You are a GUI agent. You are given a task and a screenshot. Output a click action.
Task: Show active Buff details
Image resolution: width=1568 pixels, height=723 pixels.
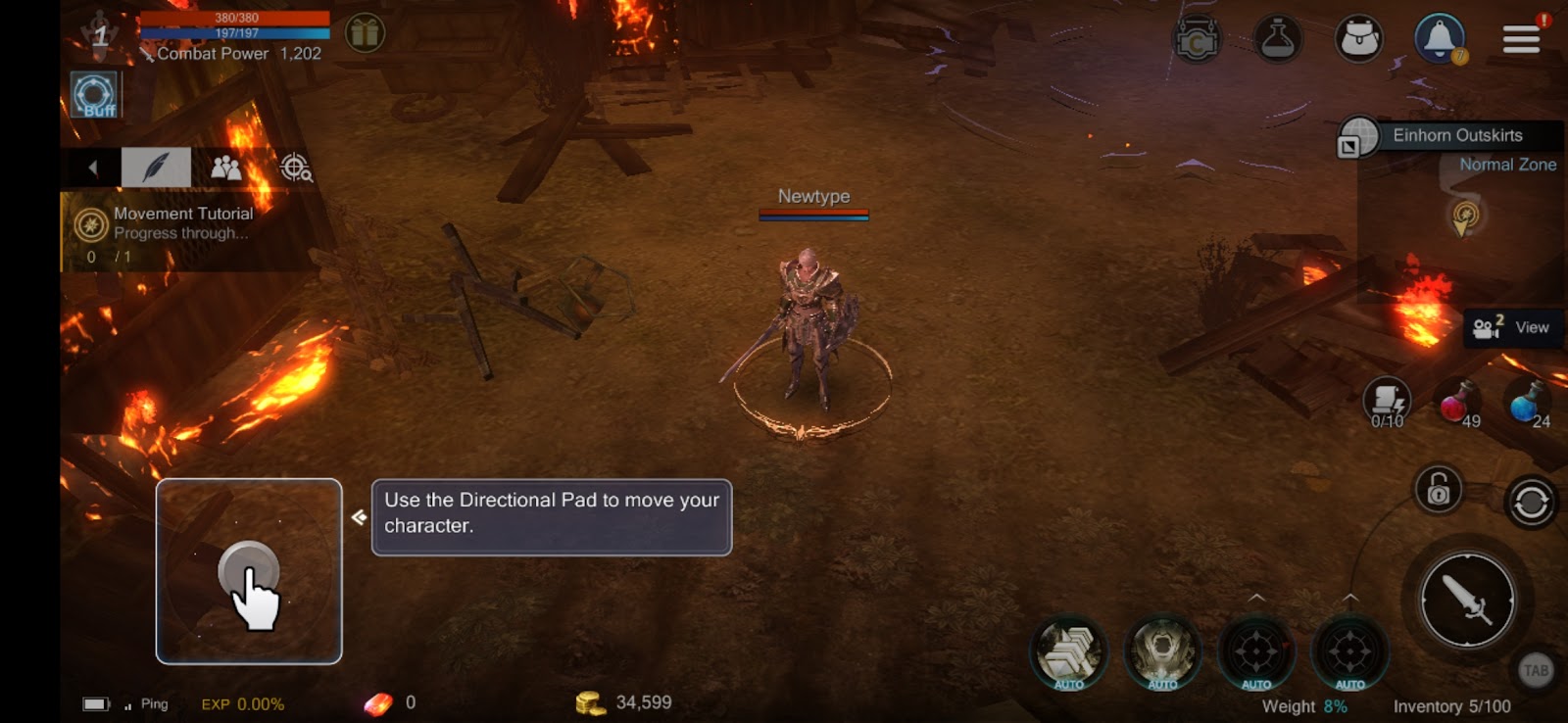coord(95,96)
